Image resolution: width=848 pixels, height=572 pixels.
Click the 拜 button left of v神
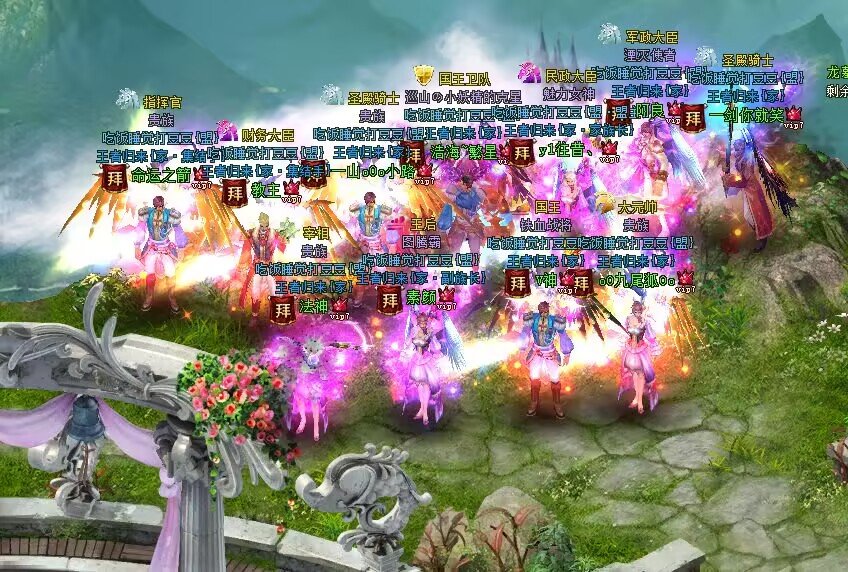click(517, 282)
